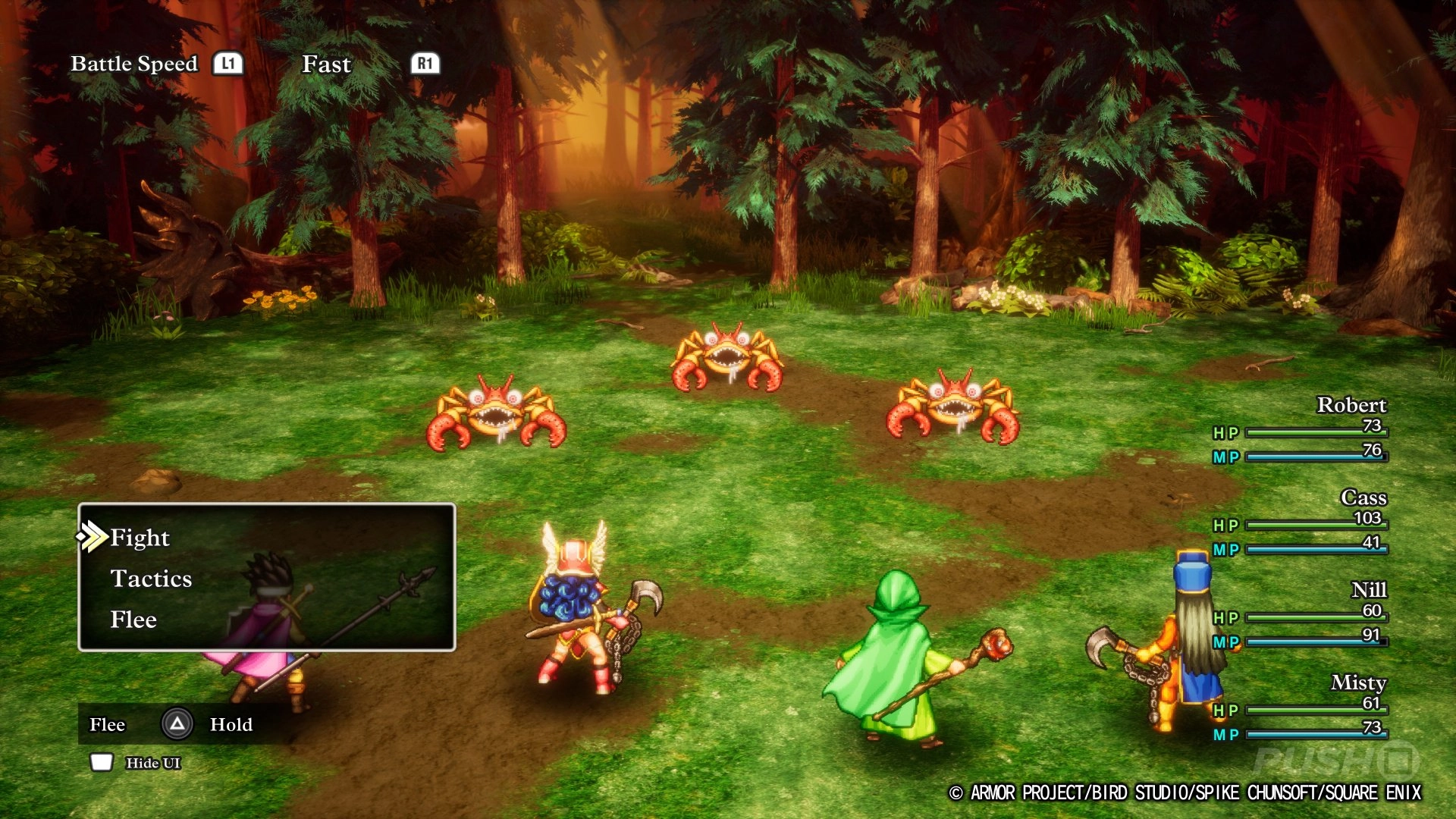The image size is (1456, 819).
Task: Select Fight from the battle menu
Action: (x=140, y=538)
